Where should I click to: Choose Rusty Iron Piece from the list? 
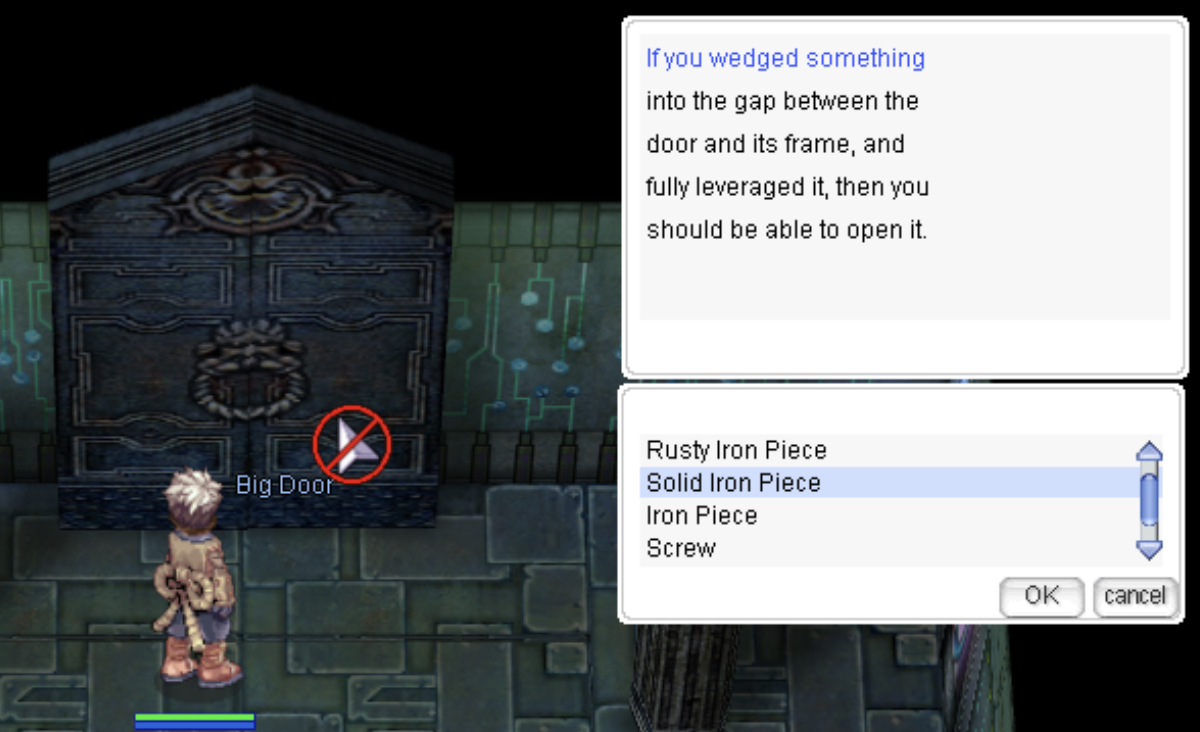(x=737, y=450)
